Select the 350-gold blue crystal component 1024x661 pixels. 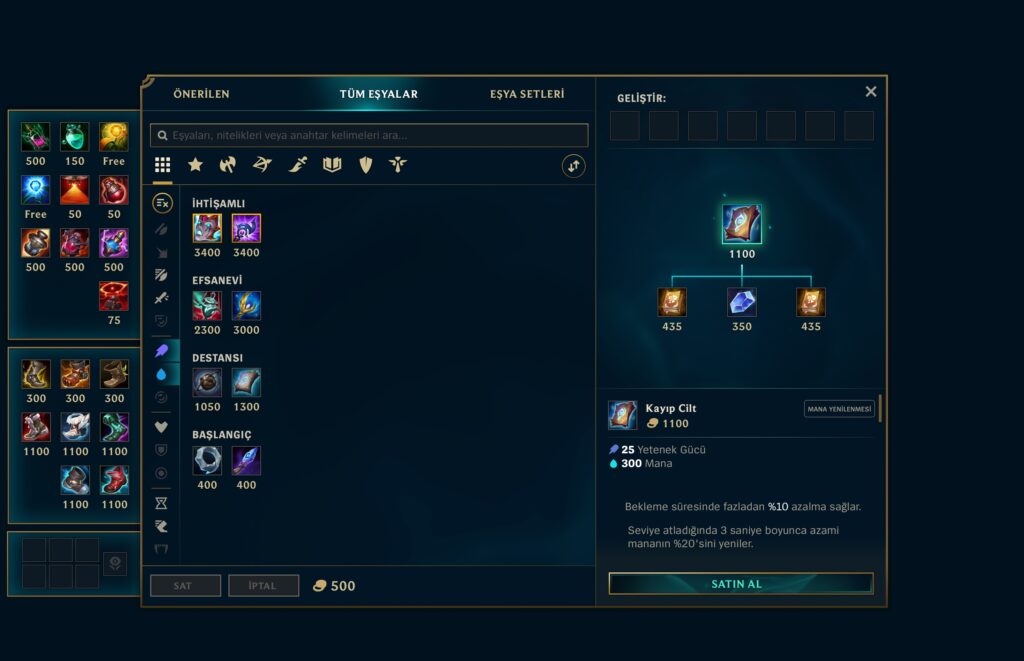[x=741, y=302]
